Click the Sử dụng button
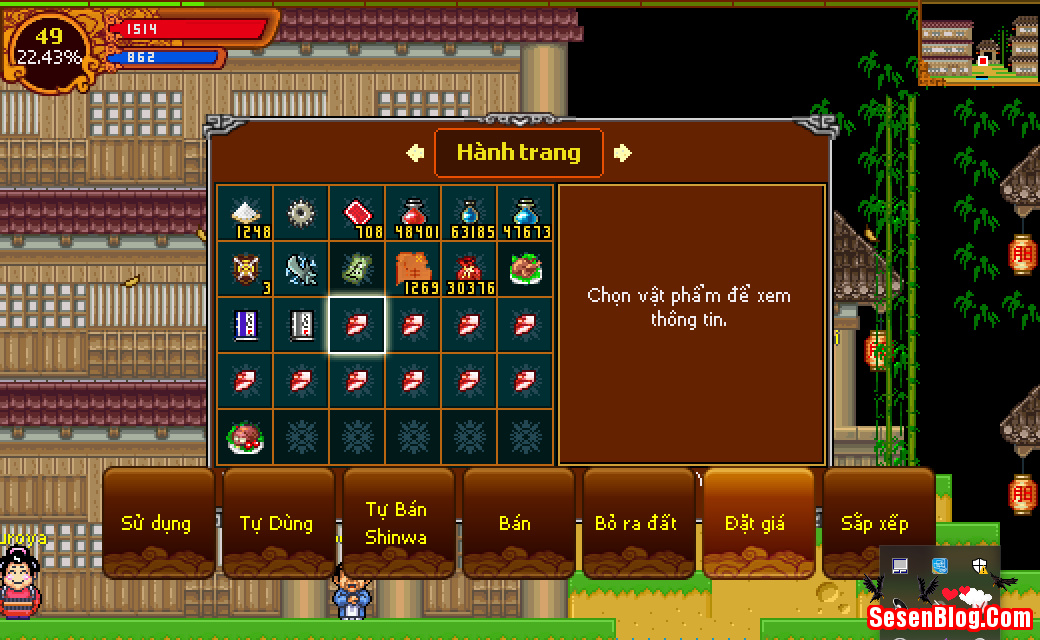This screenshot has width=1040, height=640. (x=157, y=523)
